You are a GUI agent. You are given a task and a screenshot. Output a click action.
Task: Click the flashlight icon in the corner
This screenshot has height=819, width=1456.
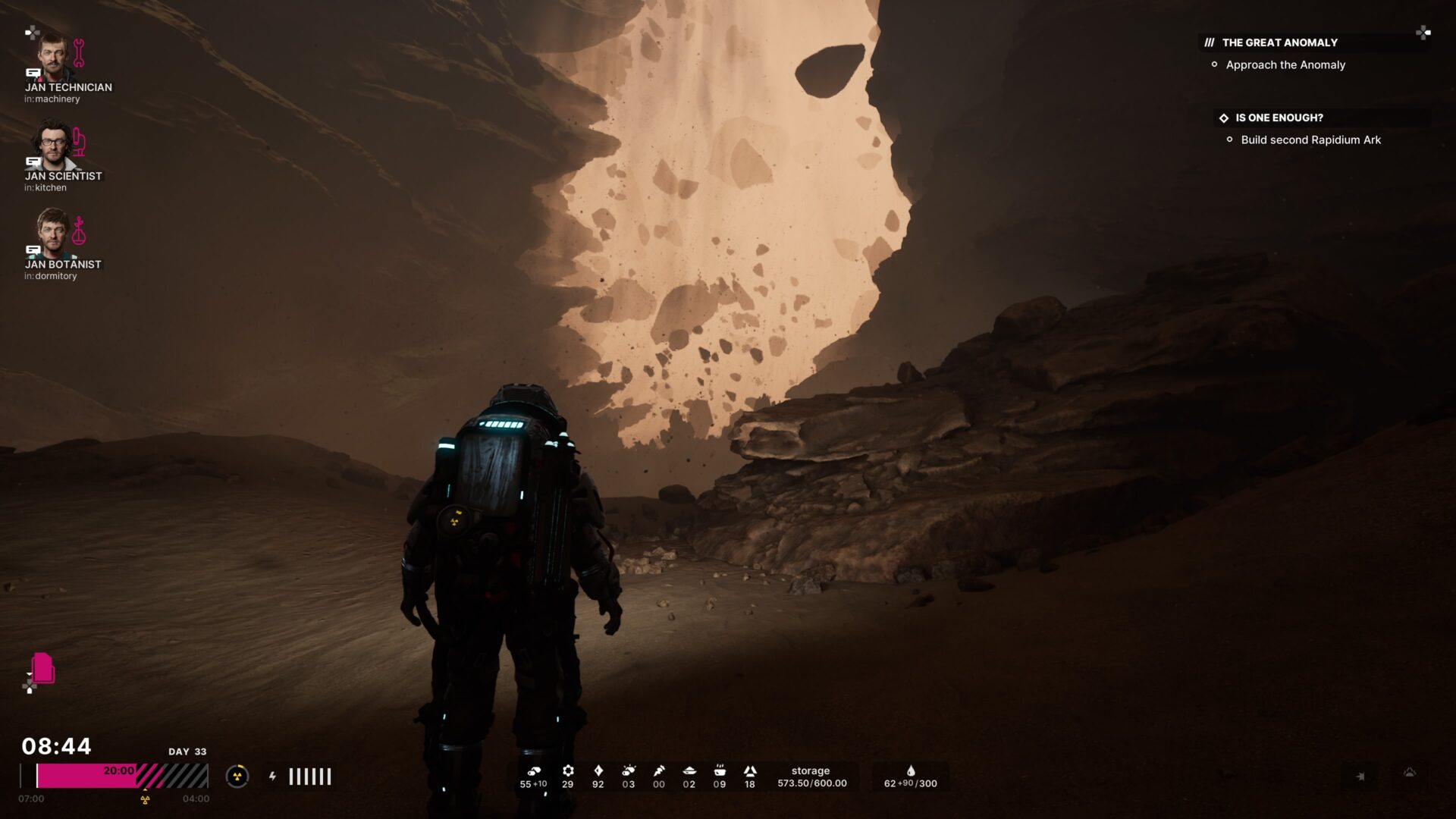tap(1360, 776)
